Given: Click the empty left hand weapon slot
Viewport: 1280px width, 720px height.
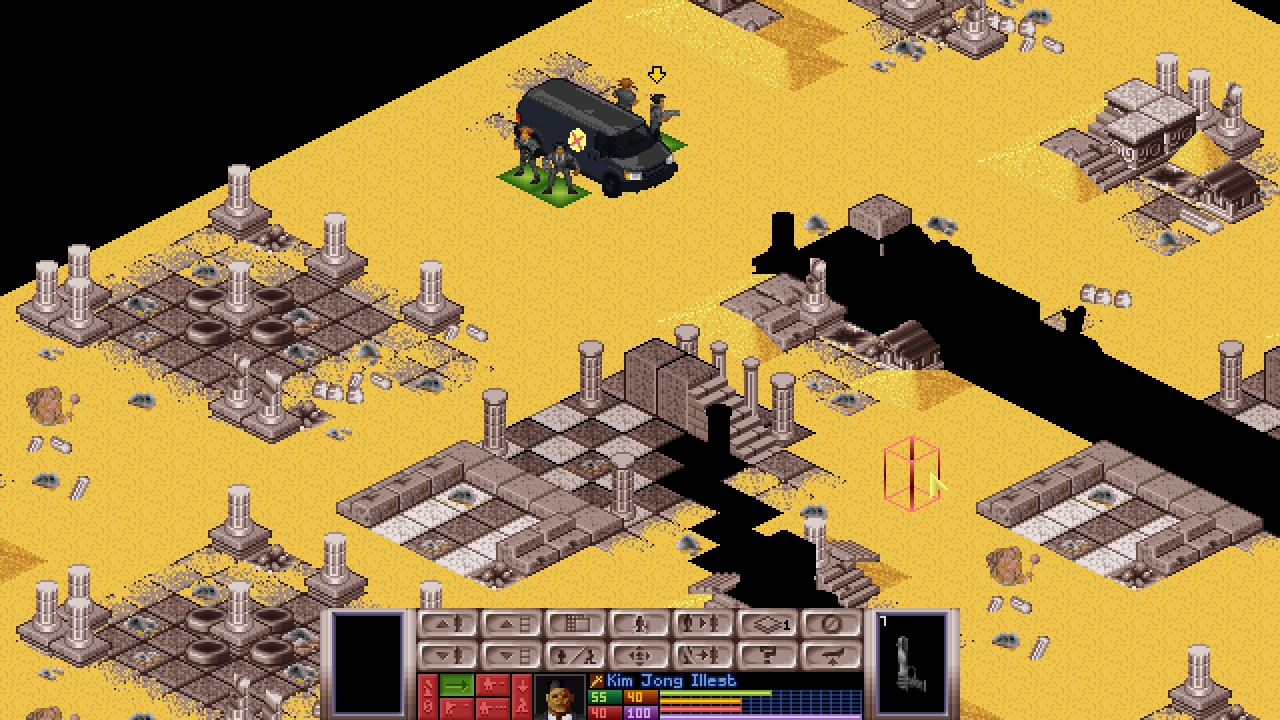Looking at the screenshot, I should (x=367, y=660).
